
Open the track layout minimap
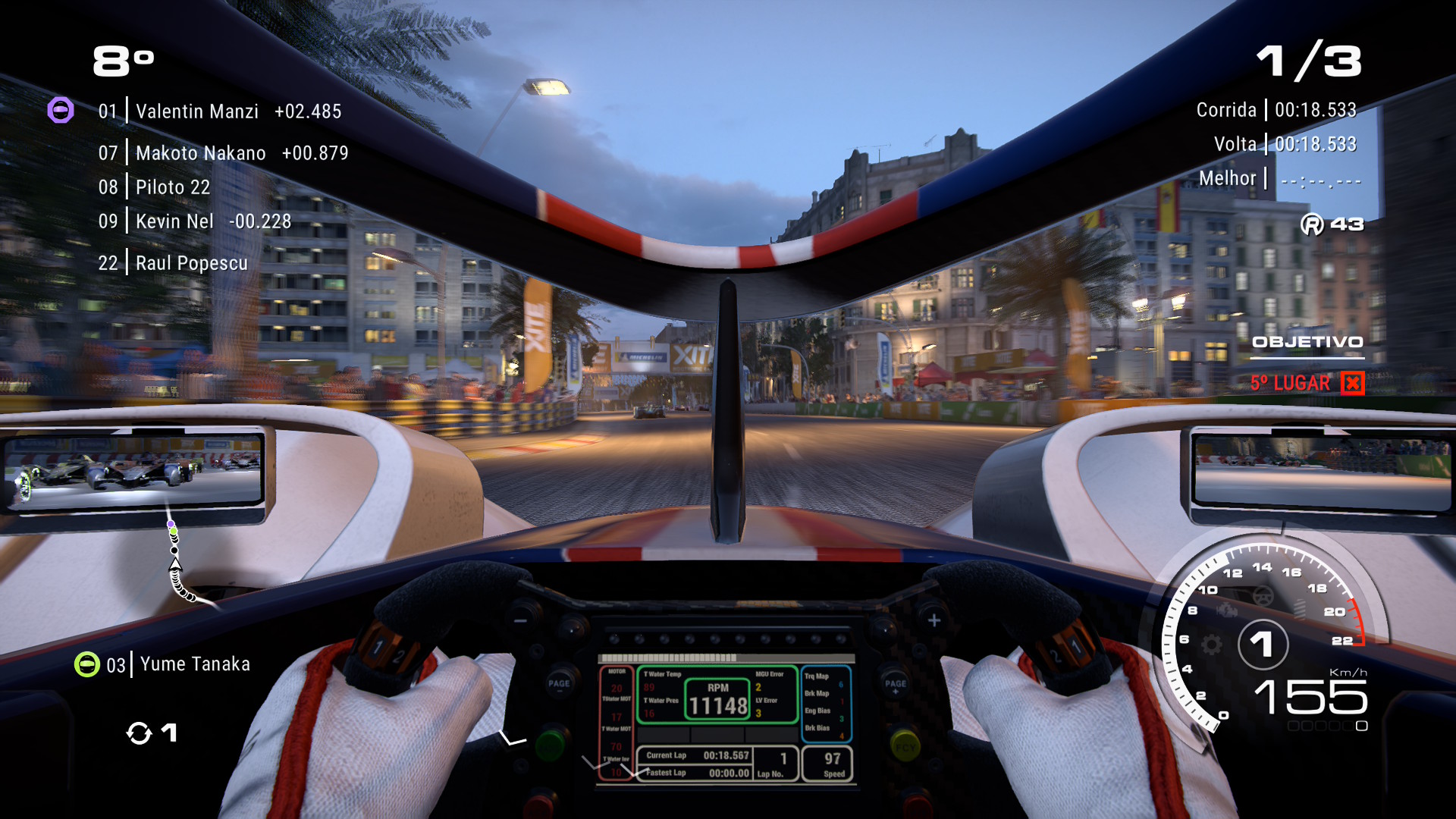point(179,563)
